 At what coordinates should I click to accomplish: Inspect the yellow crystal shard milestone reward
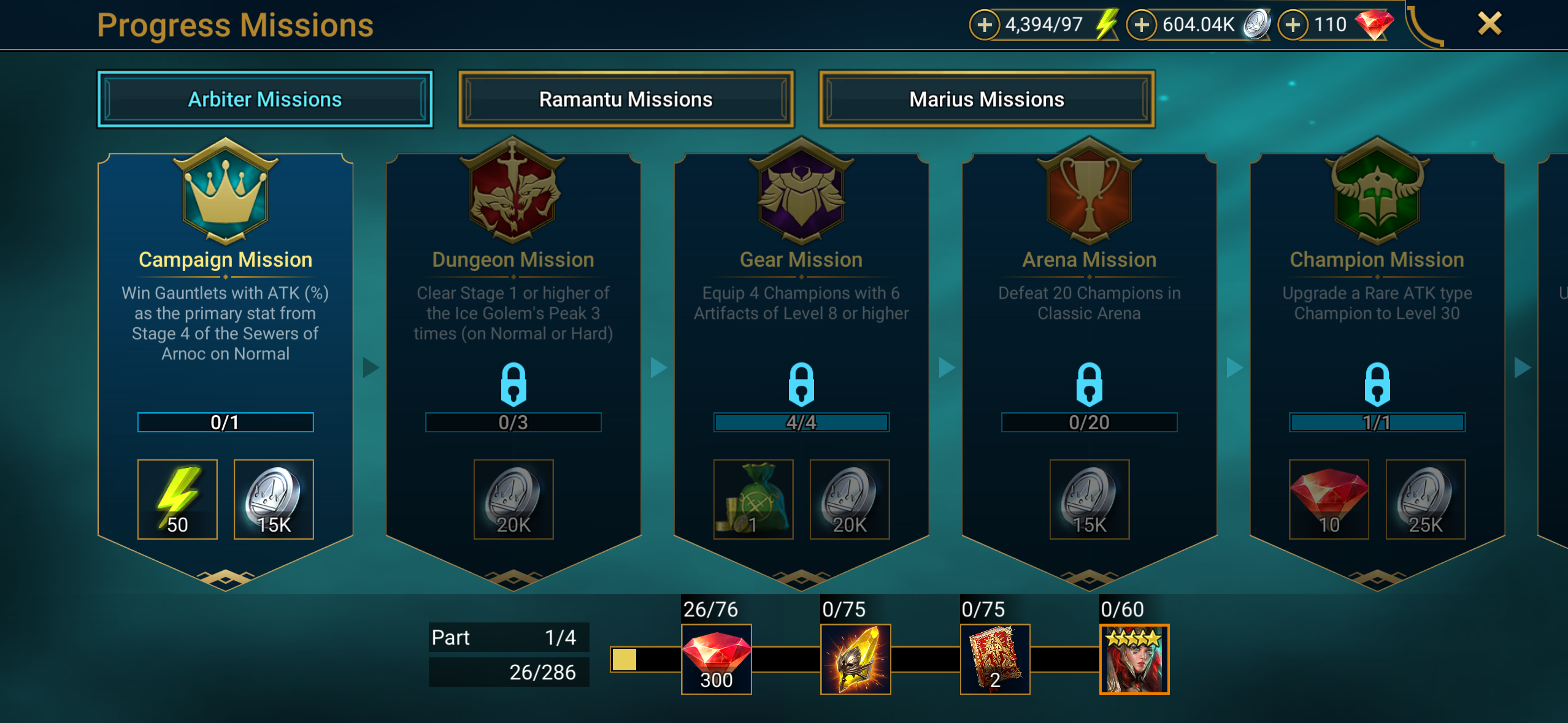click(x=856, y=659)
